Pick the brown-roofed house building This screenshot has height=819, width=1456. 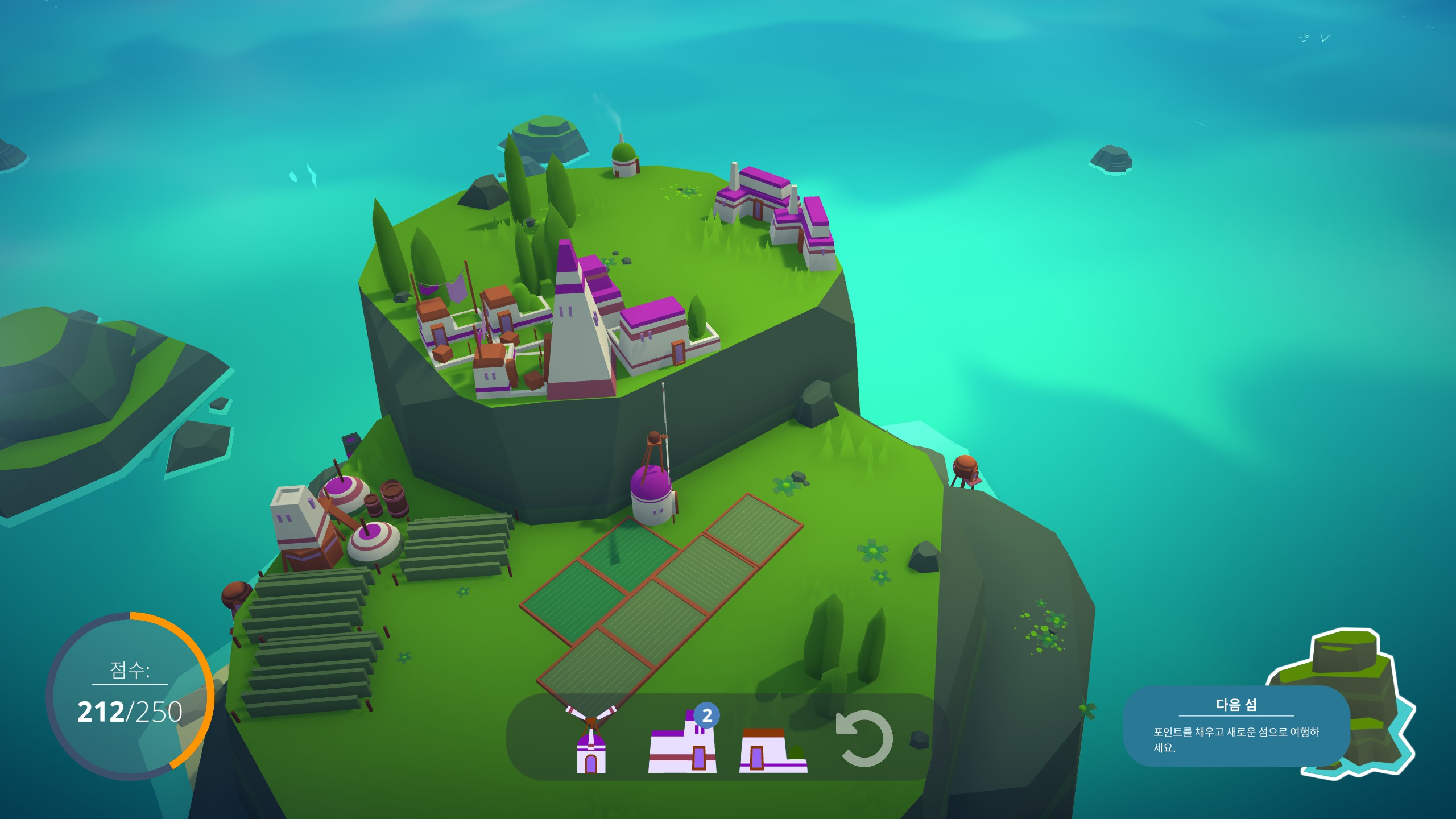(772, 751)
